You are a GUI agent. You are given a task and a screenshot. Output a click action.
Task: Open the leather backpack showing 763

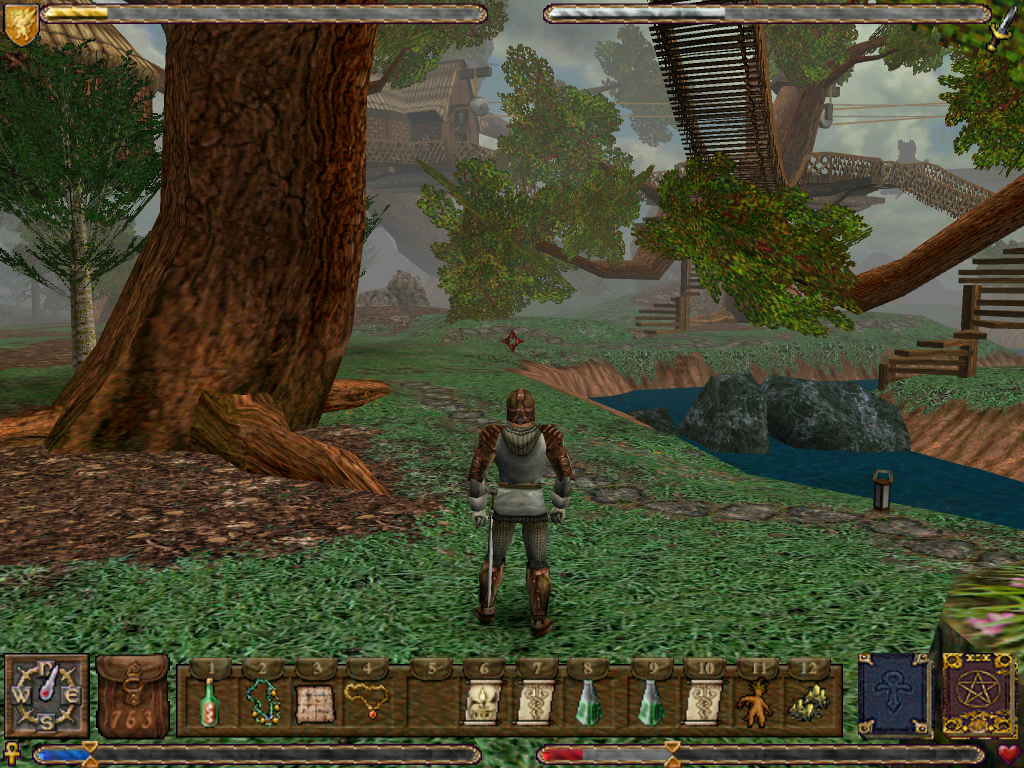point(133,696)
